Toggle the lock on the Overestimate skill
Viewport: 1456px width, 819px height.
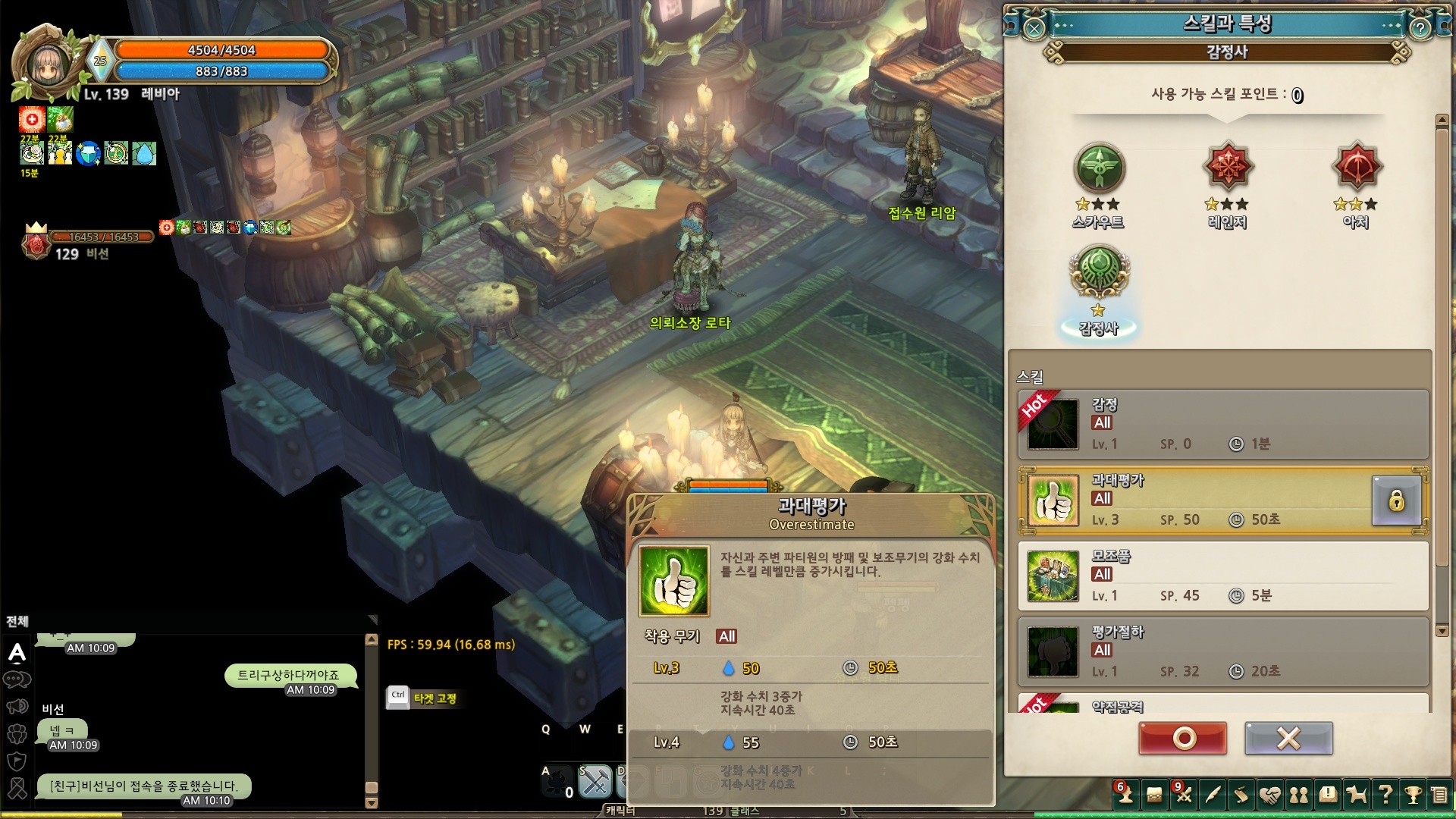point(1396,500)
